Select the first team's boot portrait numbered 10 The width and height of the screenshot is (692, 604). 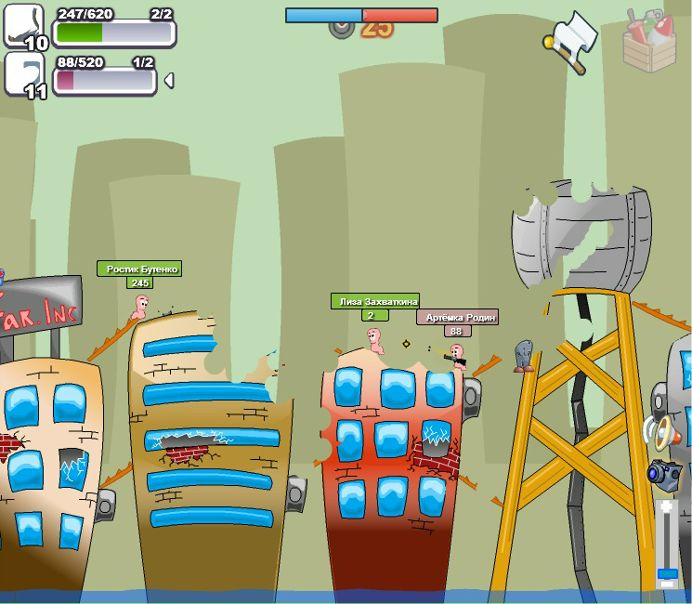point(26,26)
